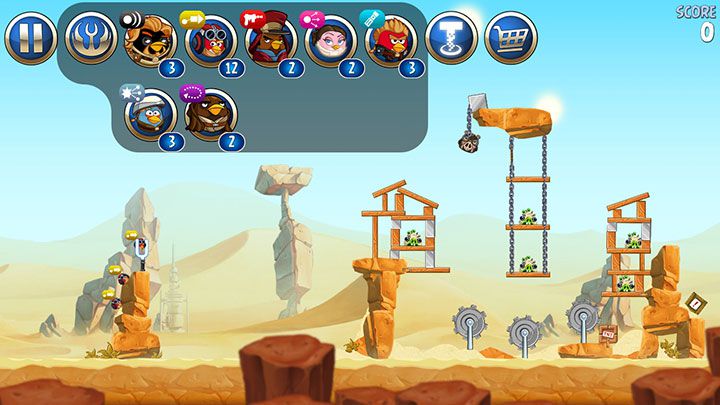This screenshot has width=720, height=405.
Task: Select the red Anakin bird with lightsaber
Action: [391, 40]
